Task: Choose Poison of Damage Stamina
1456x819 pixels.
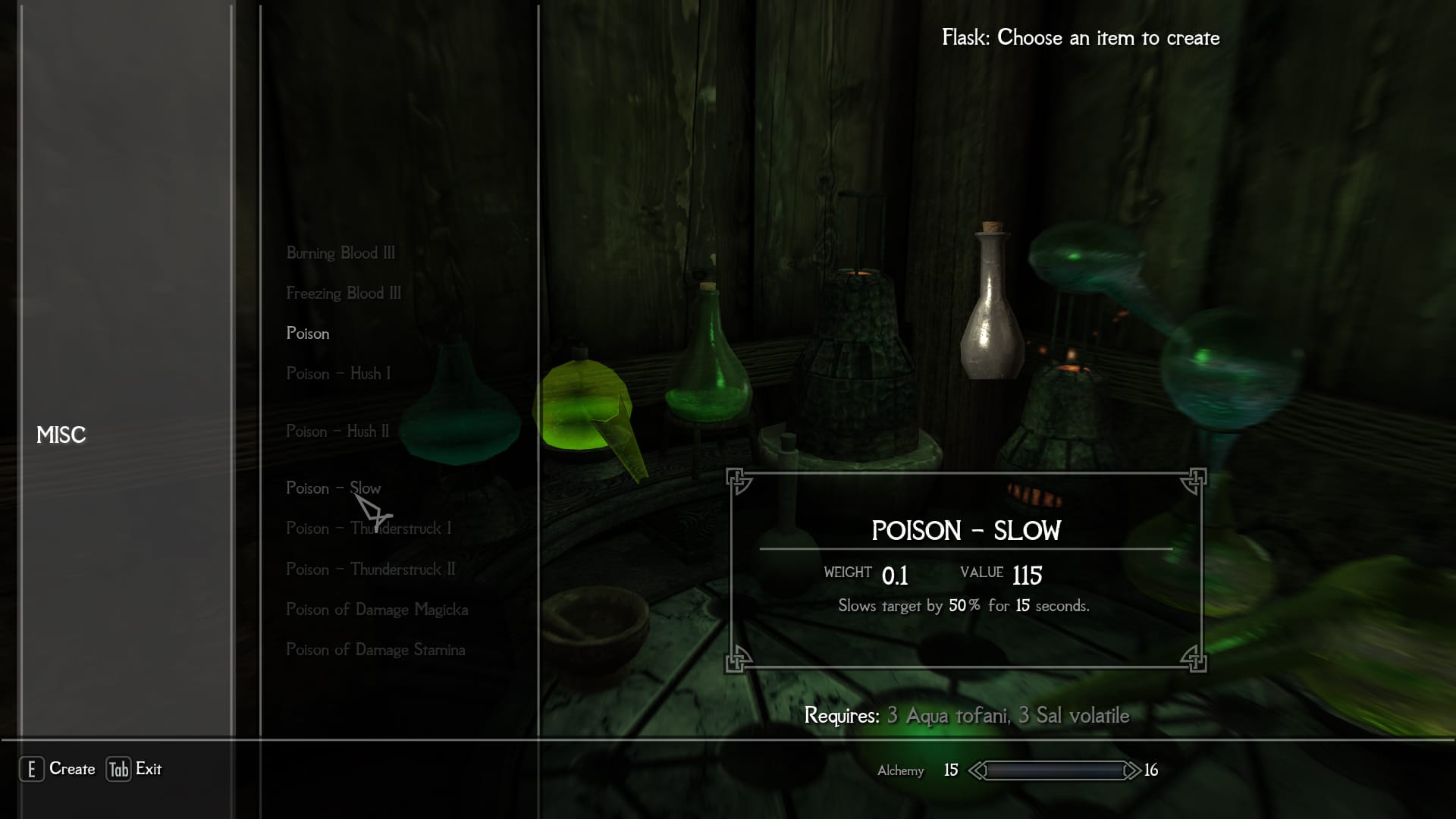Action: (375, 650)
